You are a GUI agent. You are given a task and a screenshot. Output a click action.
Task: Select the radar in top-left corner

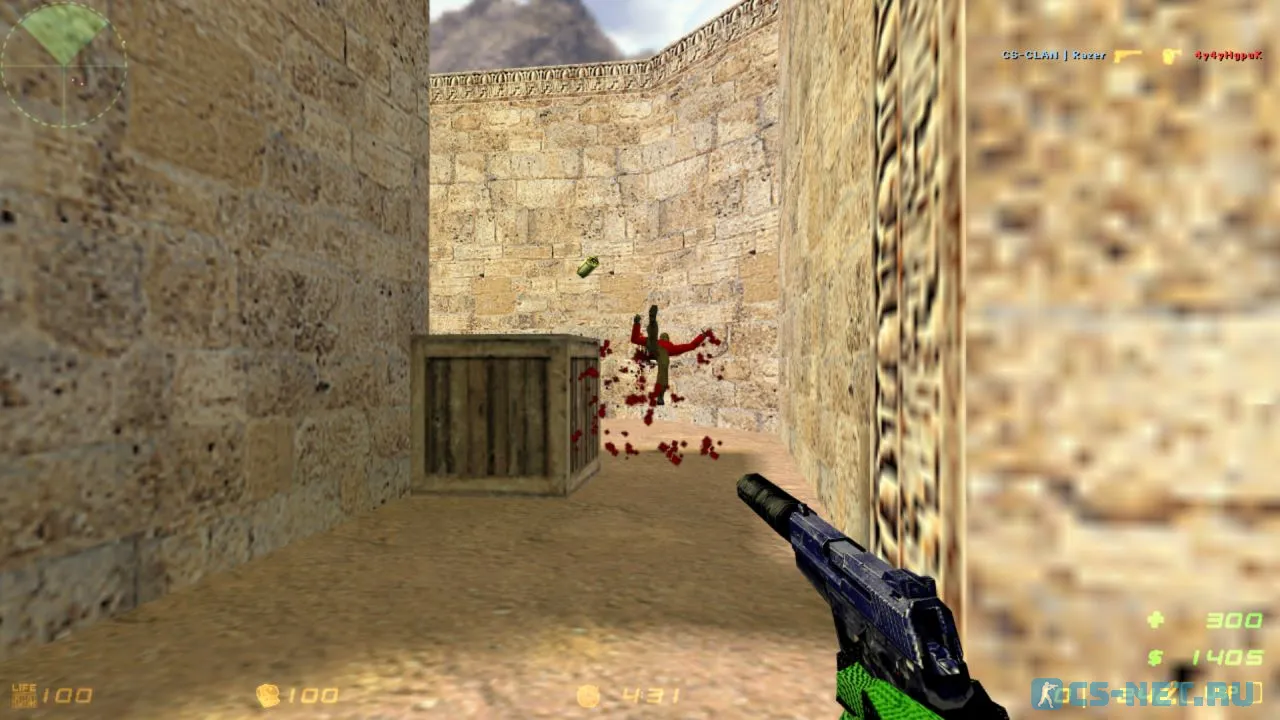(63, 63)
